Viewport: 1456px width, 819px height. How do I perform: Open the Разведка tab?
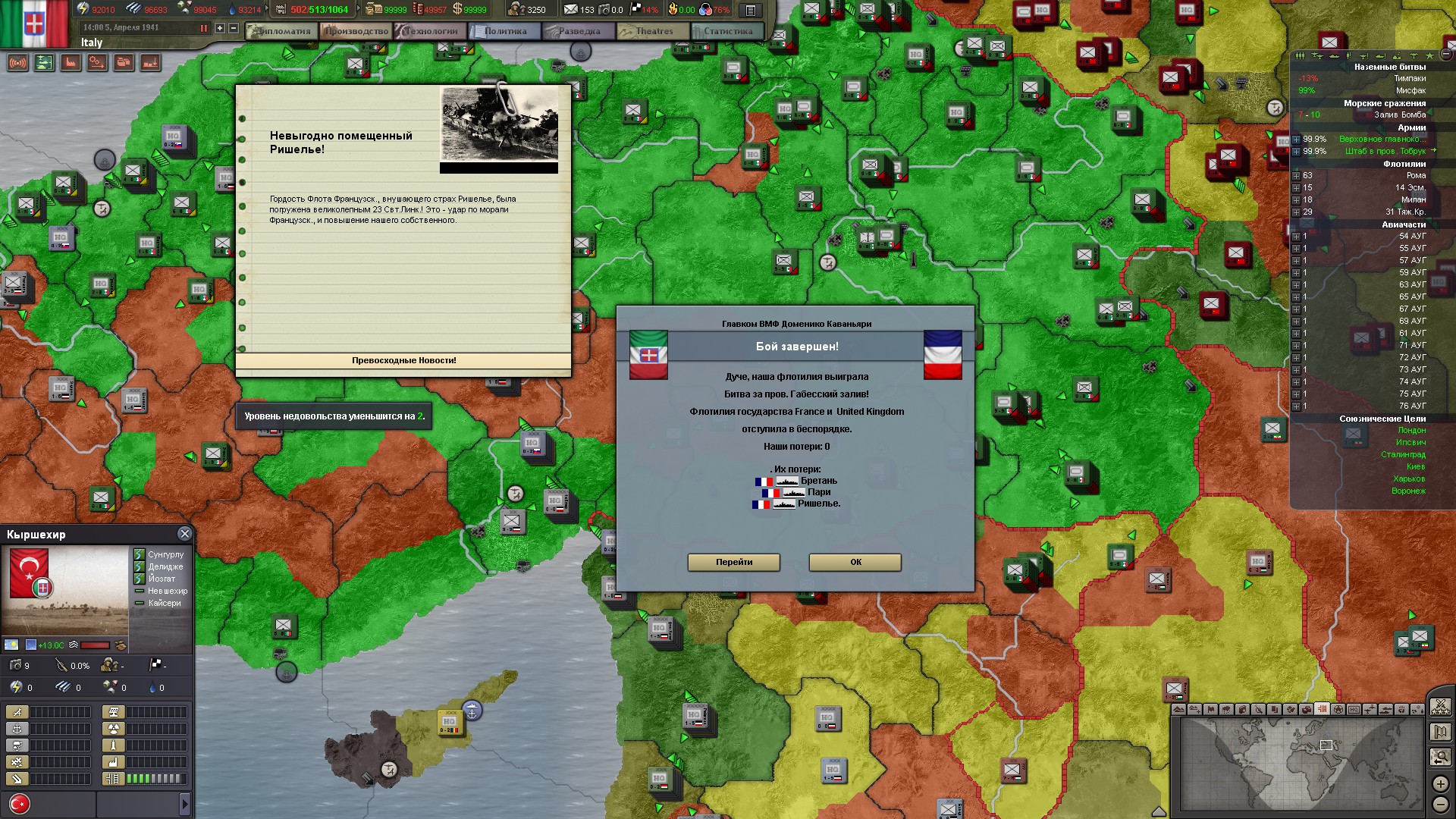coord(579,31)
